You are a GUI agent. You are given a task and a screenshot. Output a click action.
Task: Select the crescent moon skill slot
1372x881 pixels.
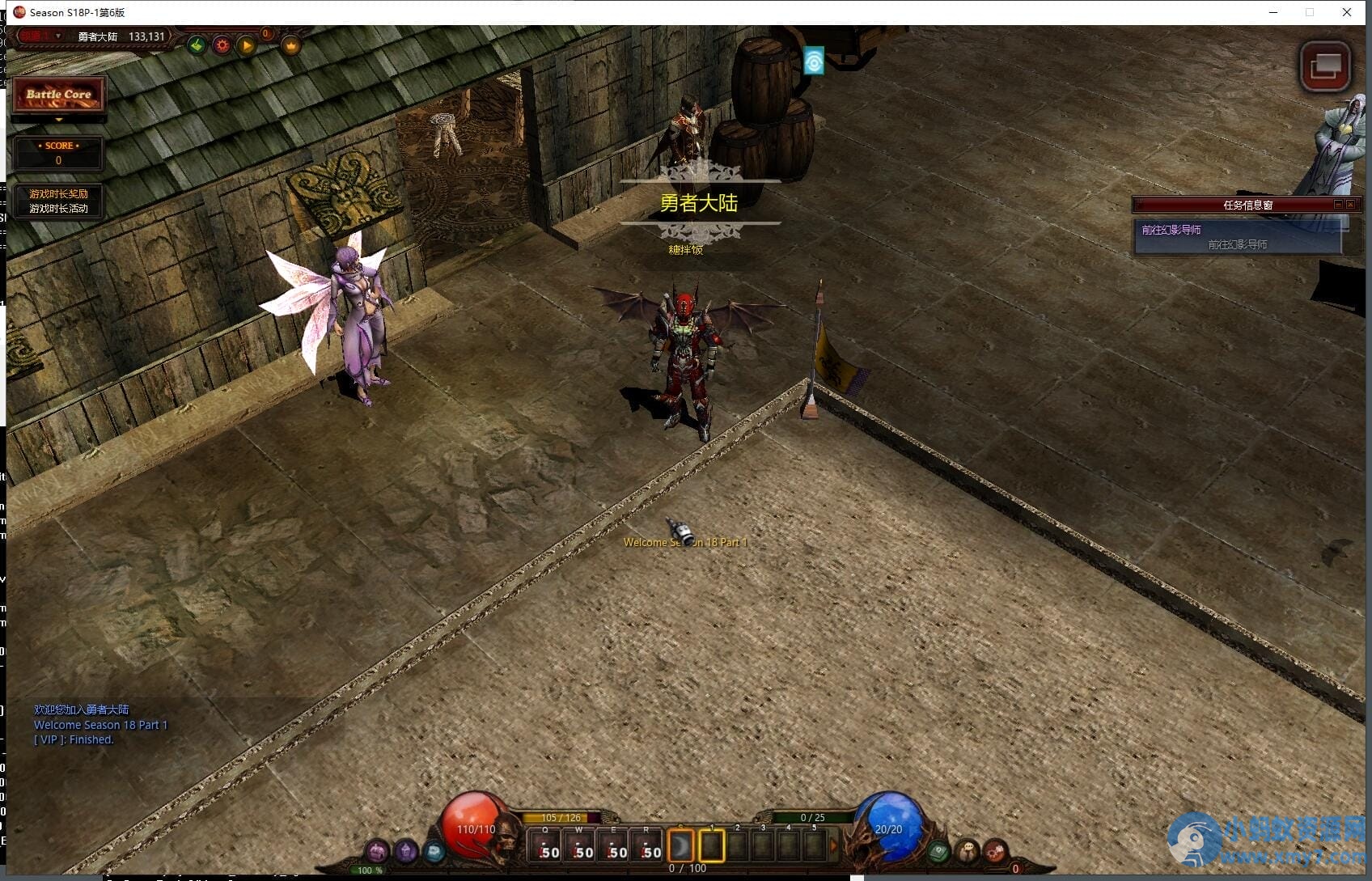[x=681, y=846]
